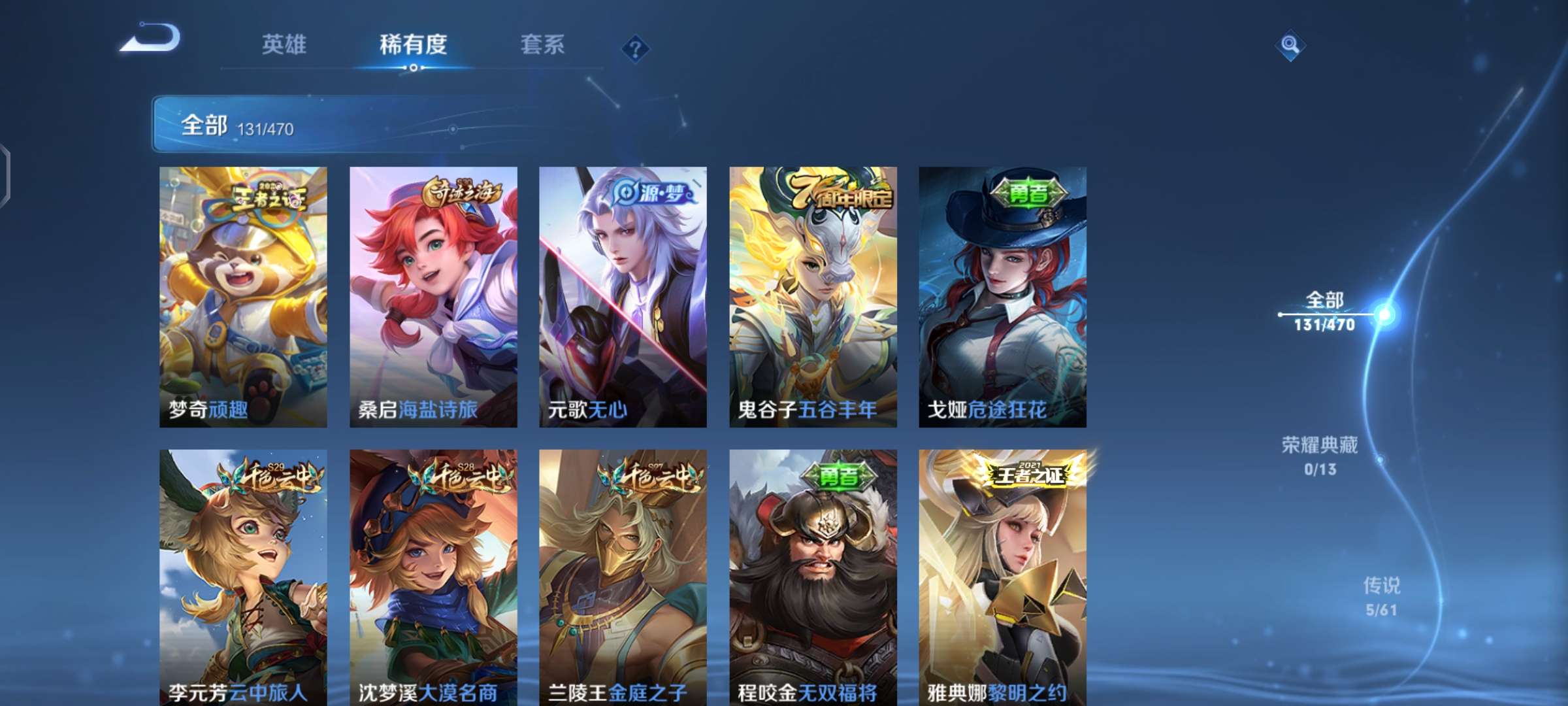Open the 戈娅 危途狂花 skin card
Screen dimensions: 1568x706
1003,294
